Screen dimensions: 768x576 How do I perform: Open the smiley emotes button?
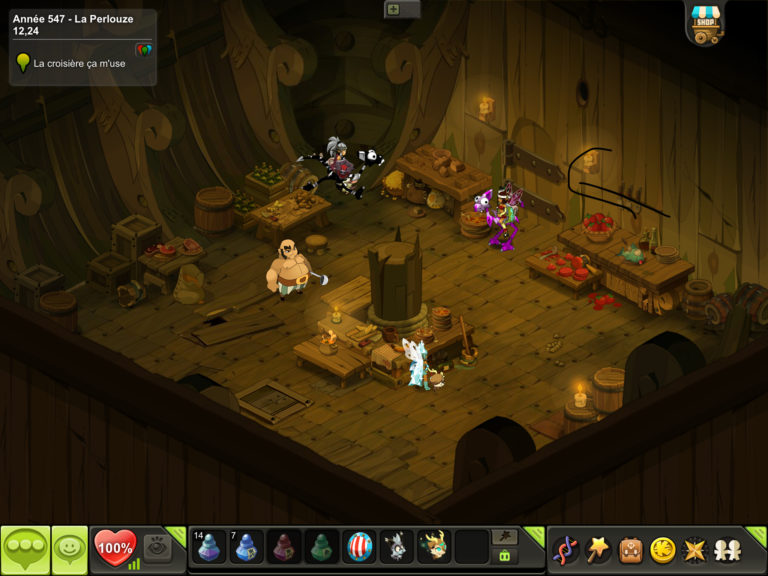tap(69, 549)
